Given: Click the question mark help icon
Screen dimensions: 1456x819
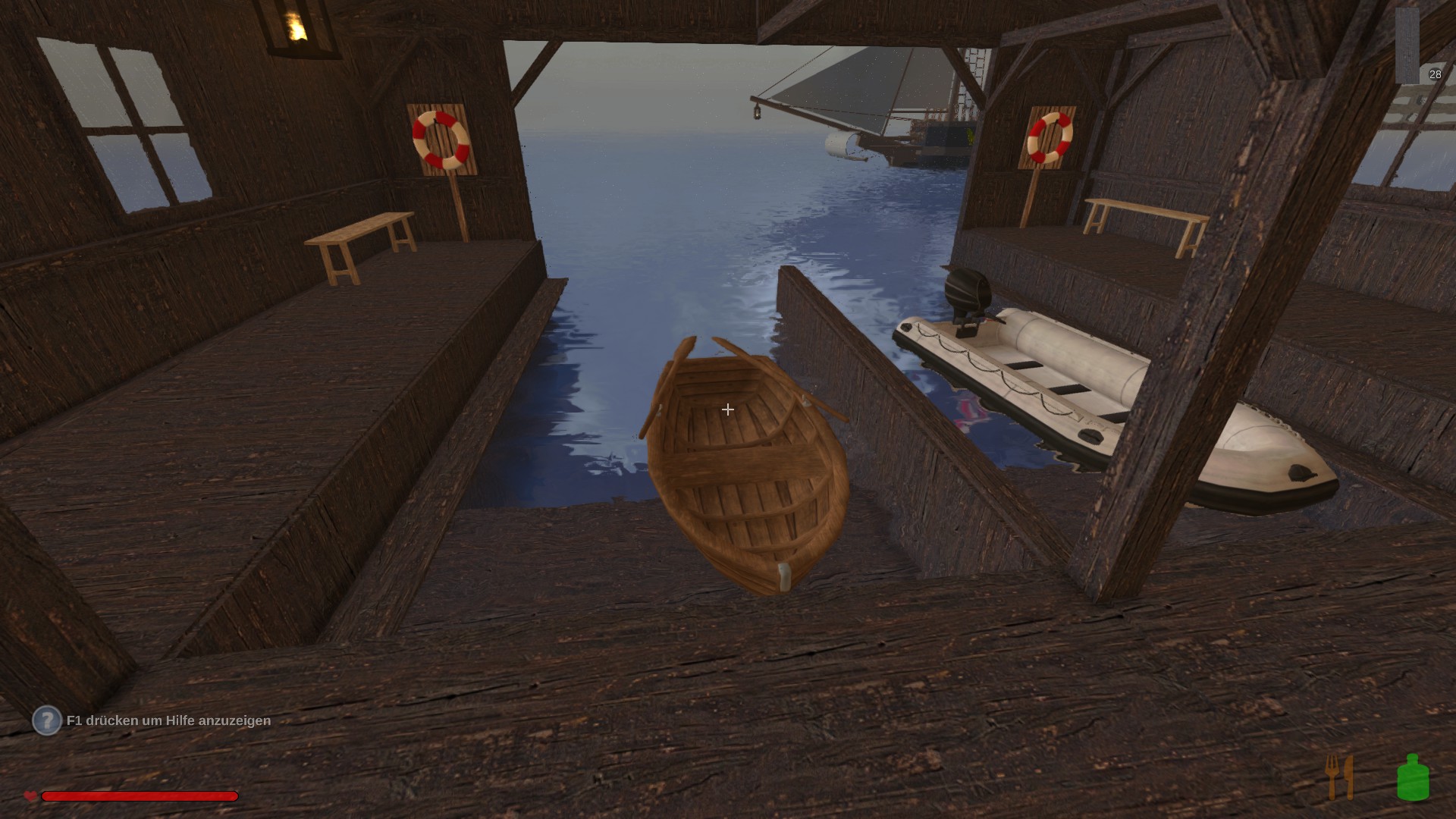Looking at the screenshot, I should click(x=46, y=720).
